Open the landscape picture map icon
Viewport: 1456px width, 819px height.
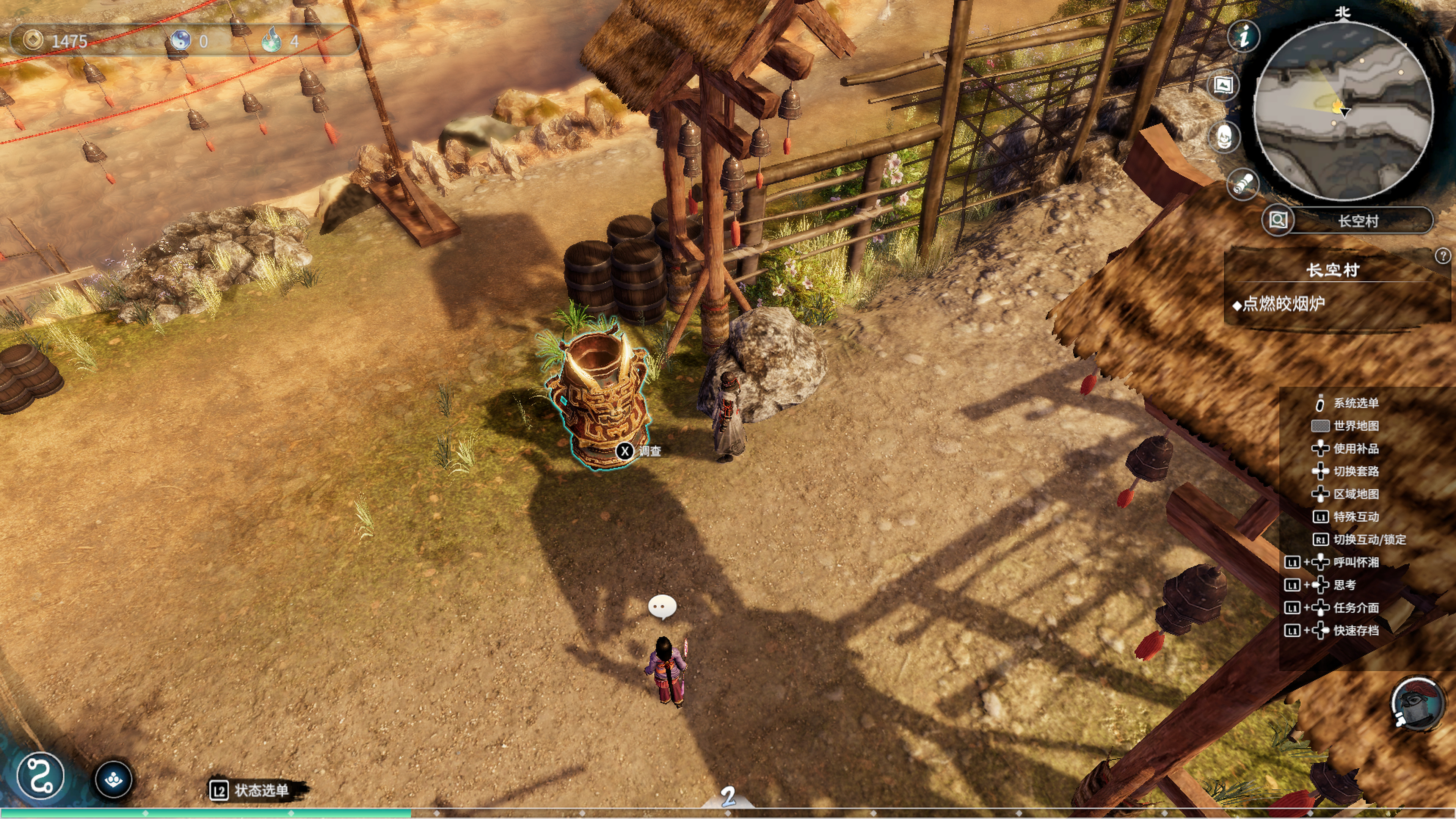[x=1223, y=85]
